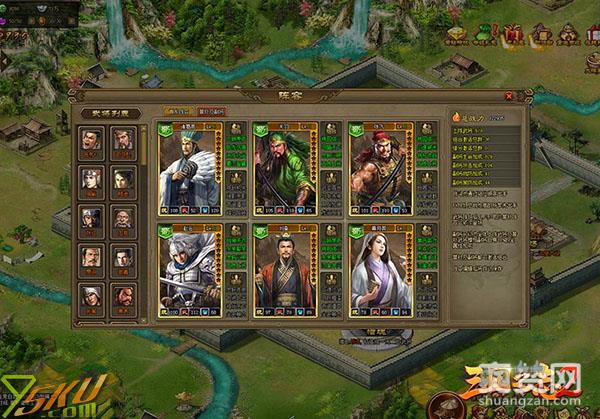Switch to the second formation tab

pos(211,111)
